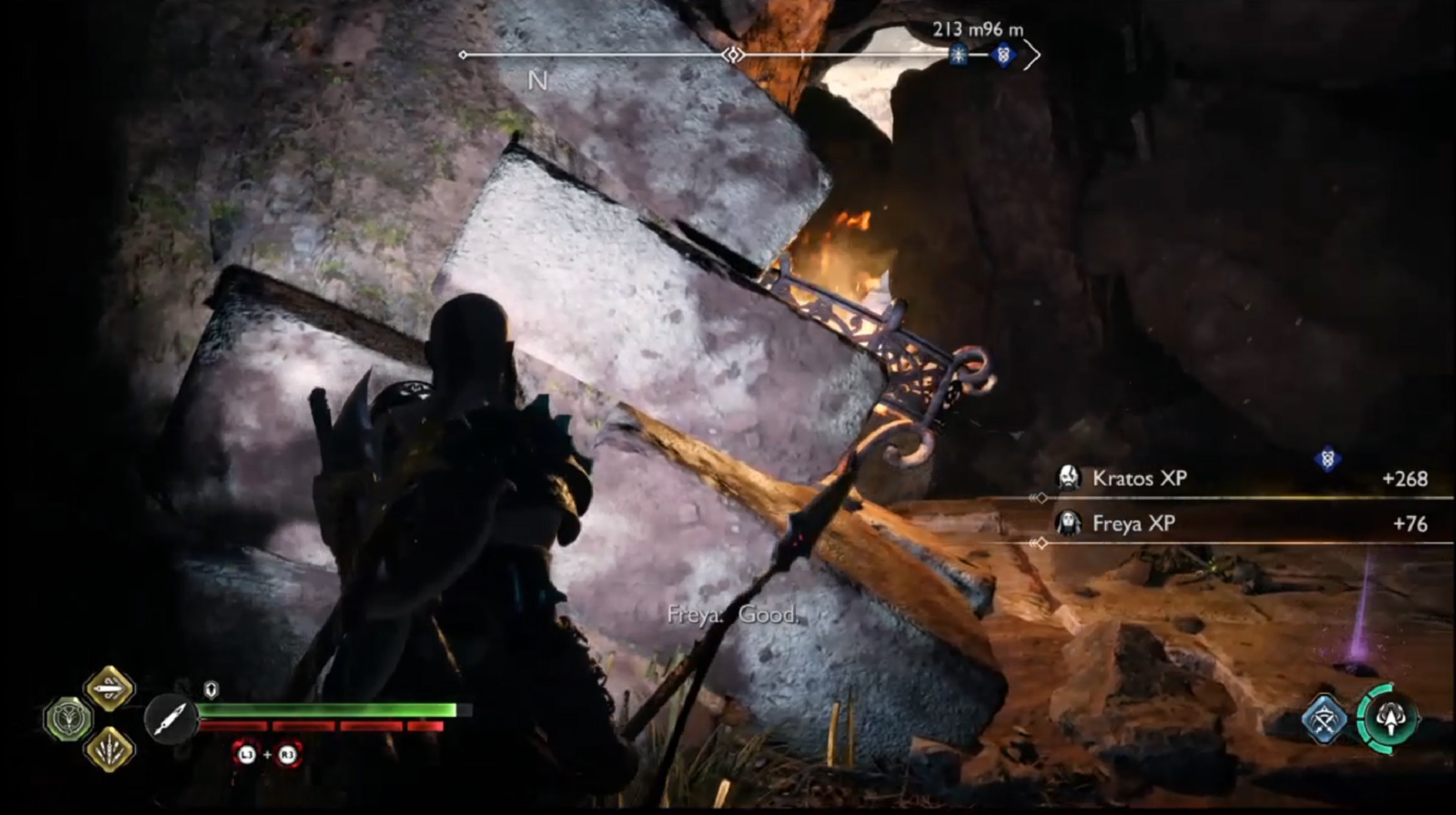1456x815 pixels.
Task: Select the blue knot quest marker on compass
Action: (1003, 55)
